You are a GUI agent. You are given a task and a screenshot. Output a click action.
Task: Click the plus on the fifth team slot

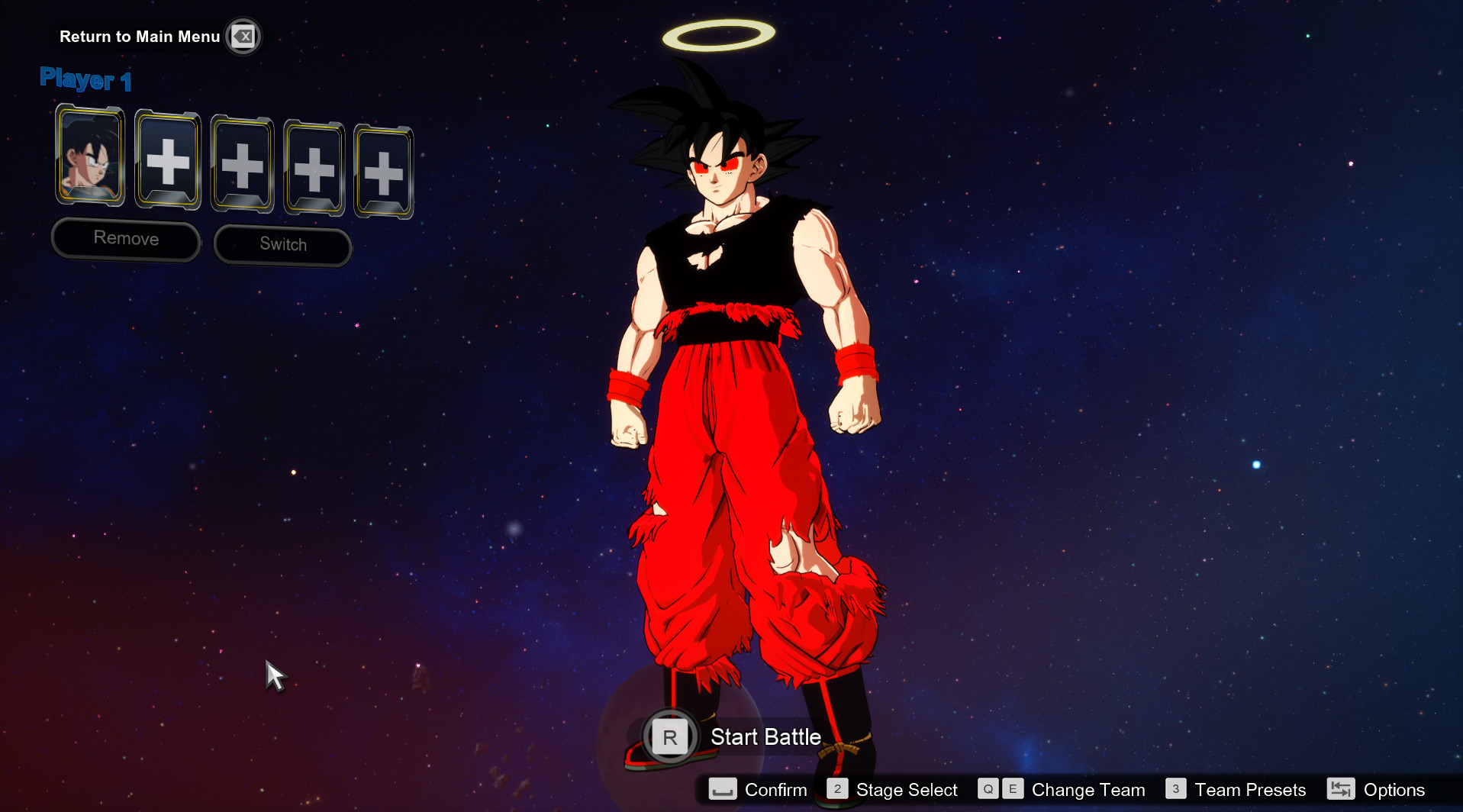coord(384,172)
